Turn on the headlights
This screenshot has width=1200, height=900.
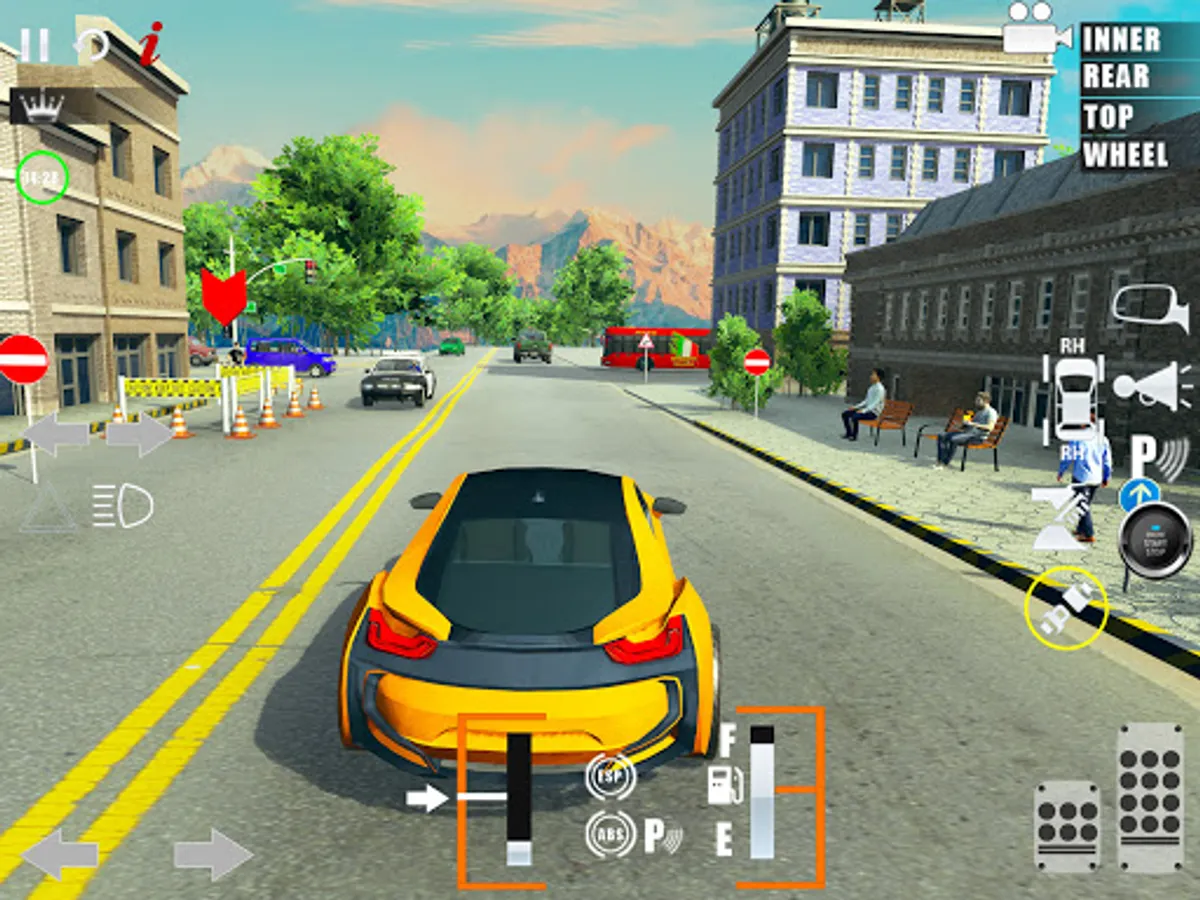click(122, 506)
